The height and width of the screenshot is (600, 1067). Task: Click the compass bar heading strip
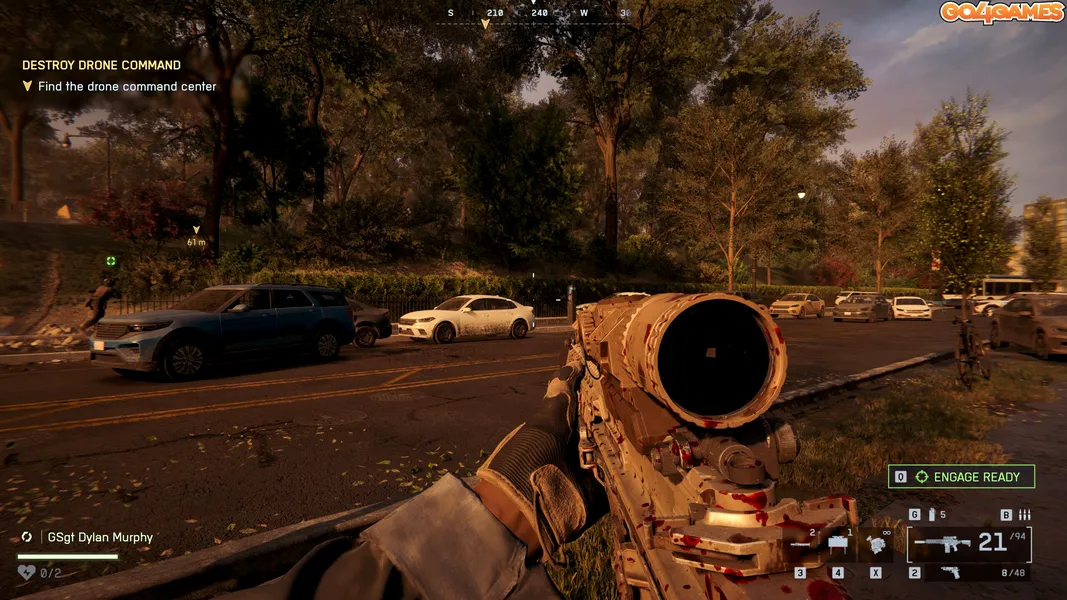[540, 14]
